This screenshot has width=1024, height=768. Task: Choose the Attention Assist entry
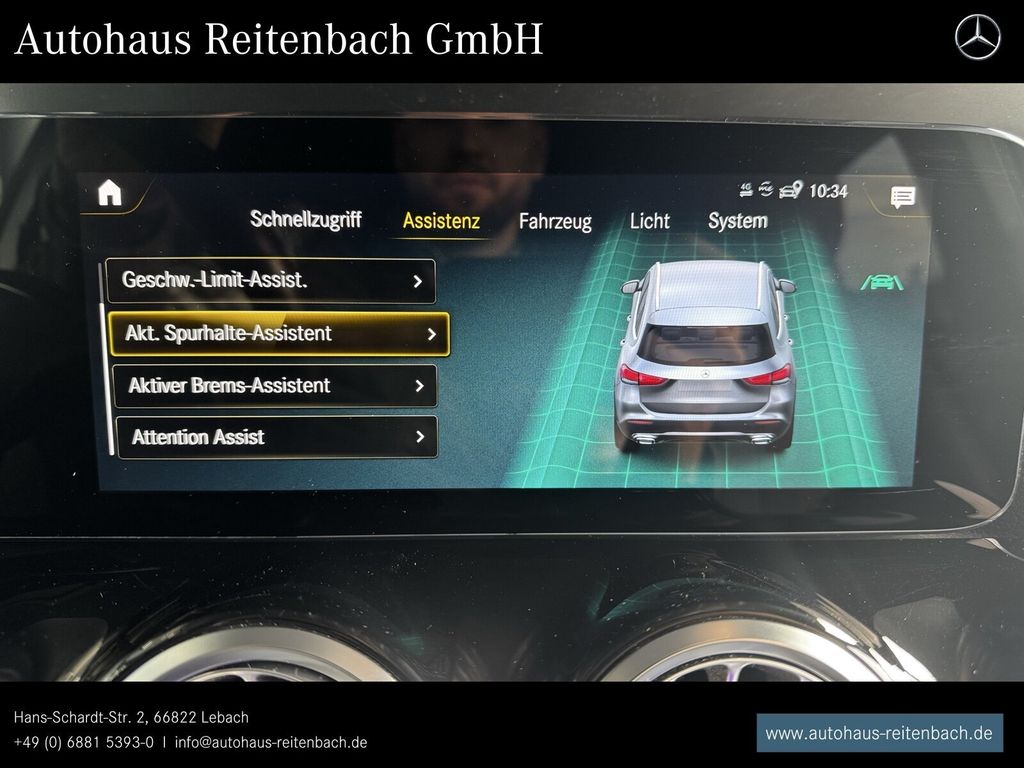coord(277,437)
